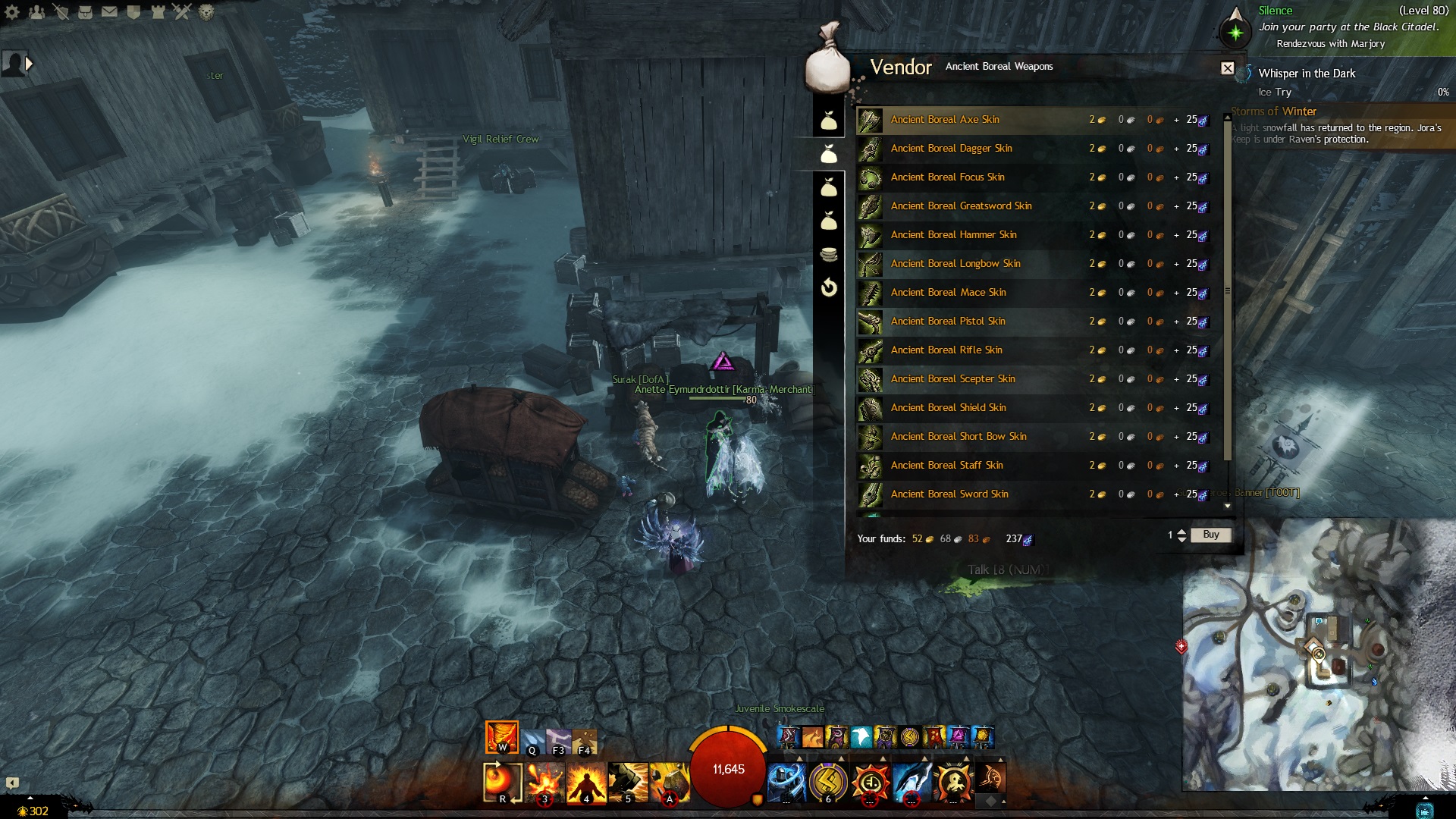Select Ancient Boreal Axe Skin
This screenshot has height=819, width=1456.
tap(944, 120)
